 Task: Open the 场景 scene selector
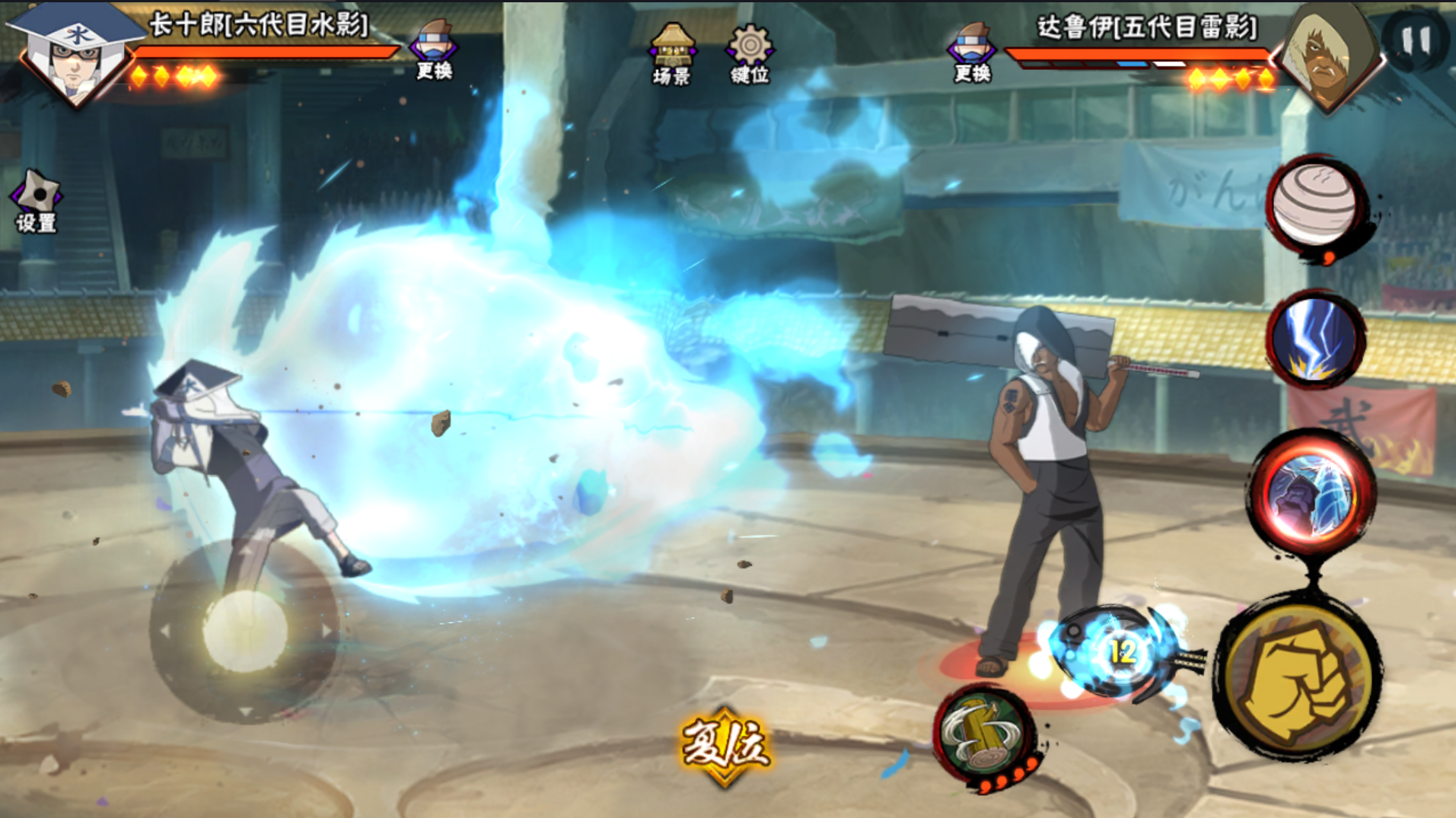tap(671, 53)
